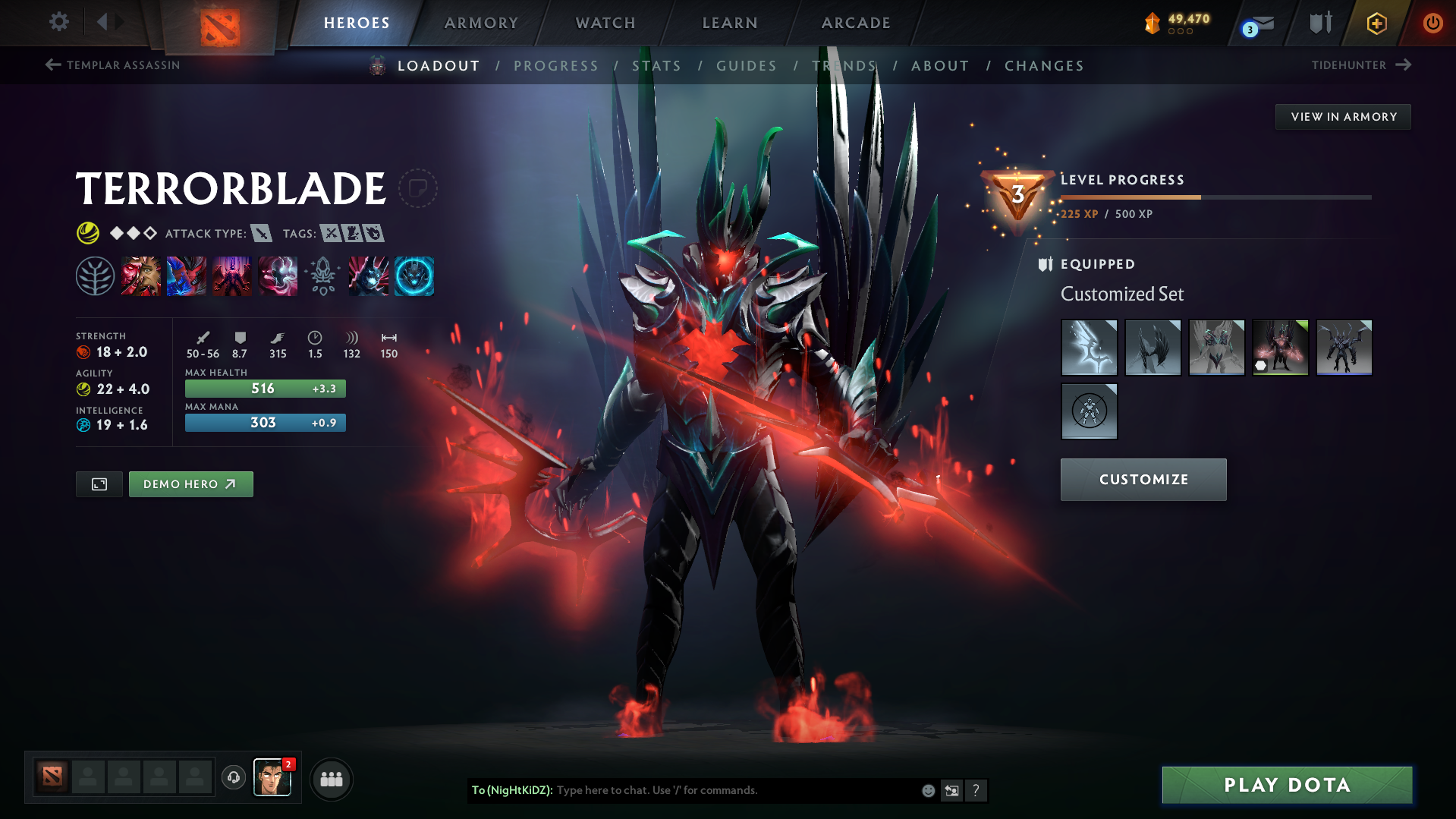Click the DEMO HERO button

(x=190, y=484)
